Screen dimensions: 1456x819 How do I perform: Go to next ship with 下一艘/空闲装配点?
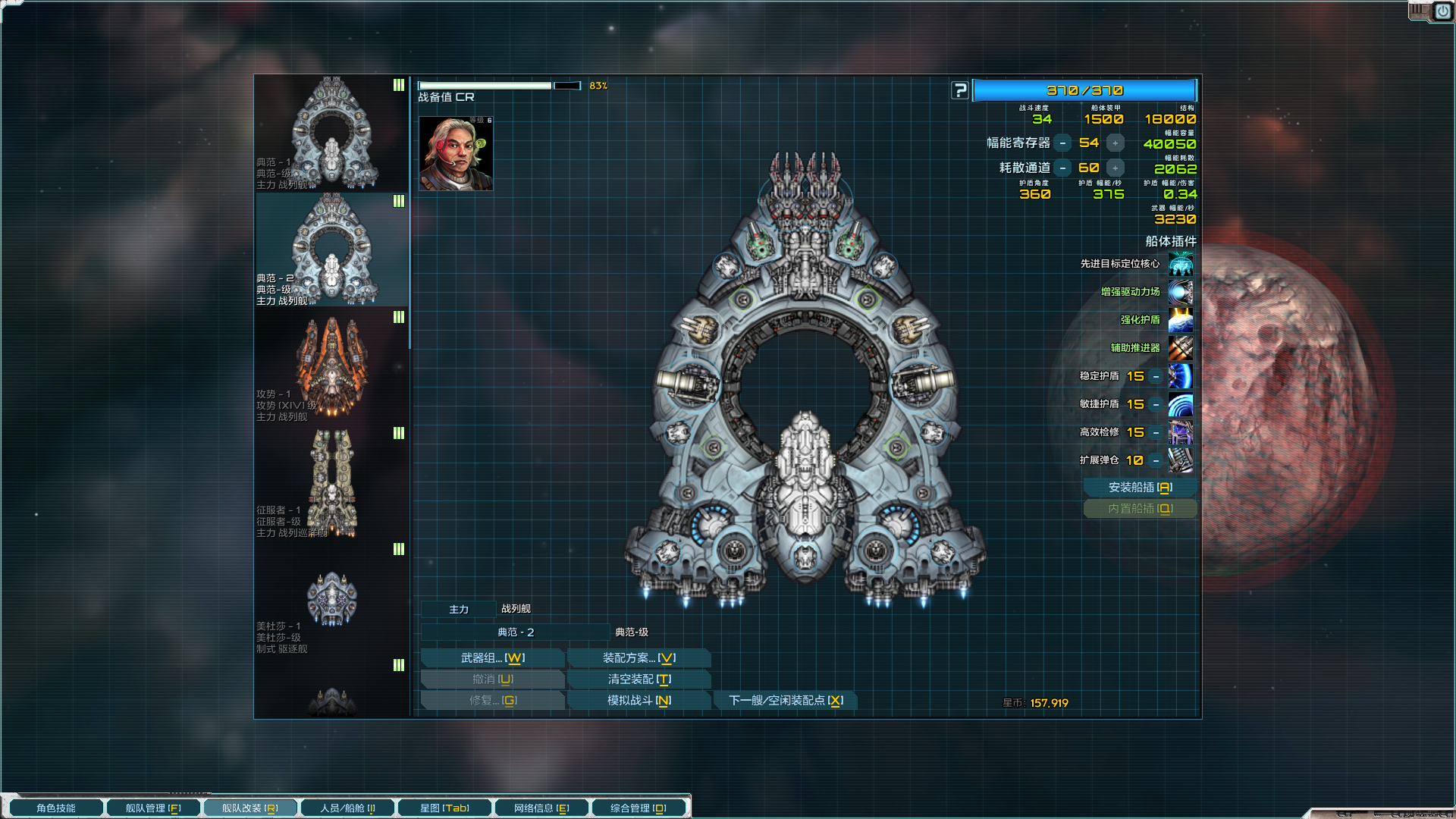(786, 701)
